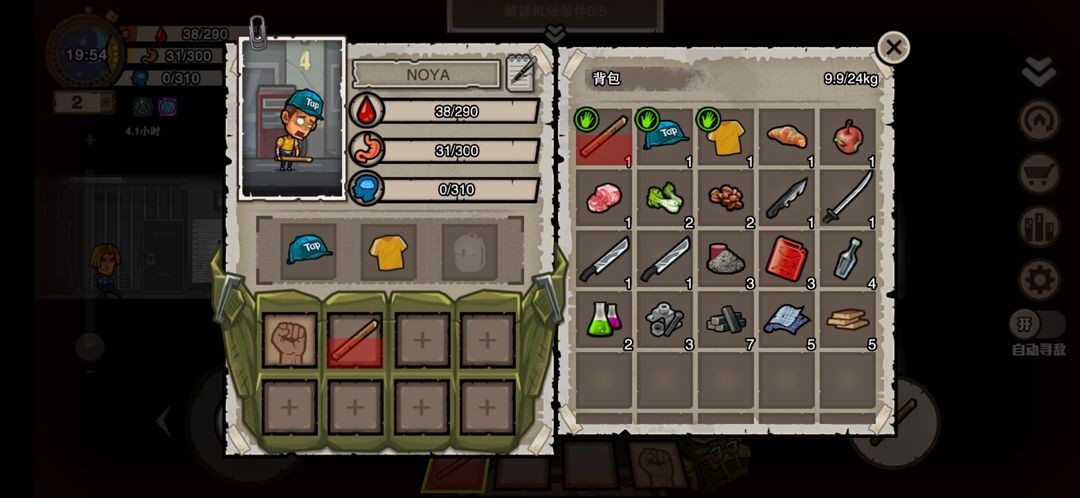This screenshot has width=1080, height=498.
Task: Select the blue cloth item
Action: 786,320
